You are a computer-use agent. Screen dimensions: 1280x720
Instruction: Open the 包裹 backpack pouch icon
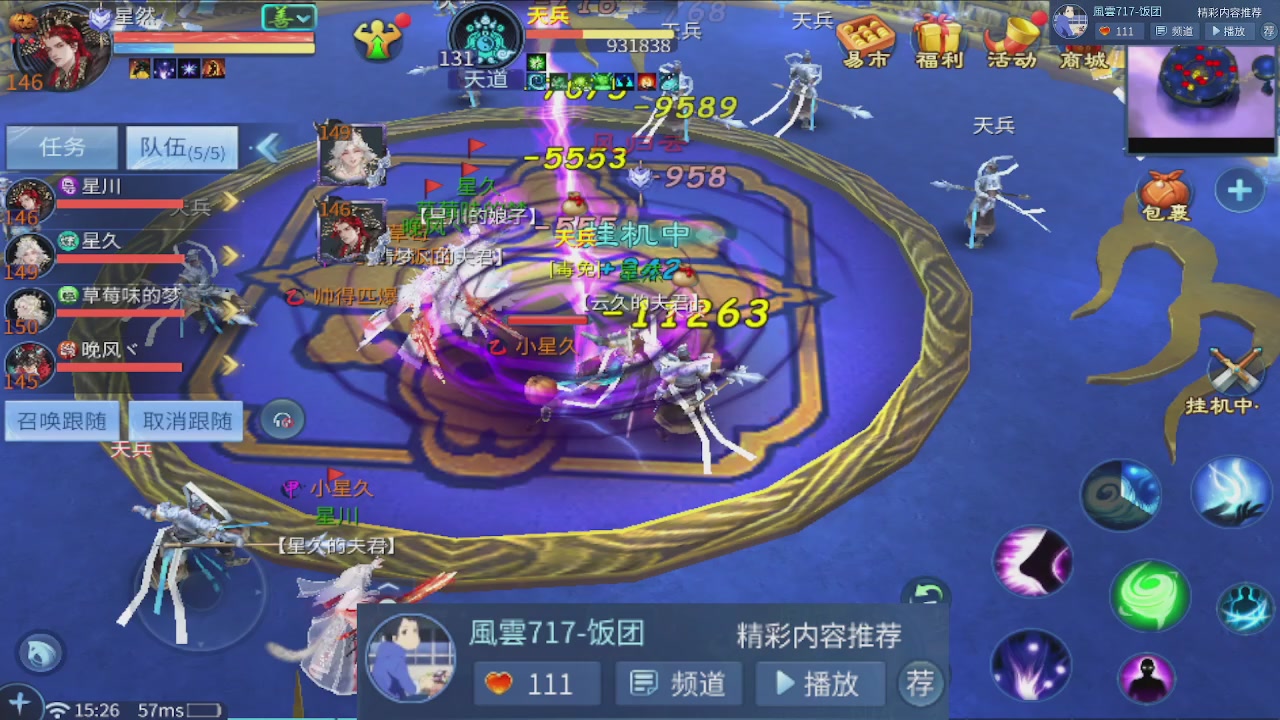point(1167,191)
